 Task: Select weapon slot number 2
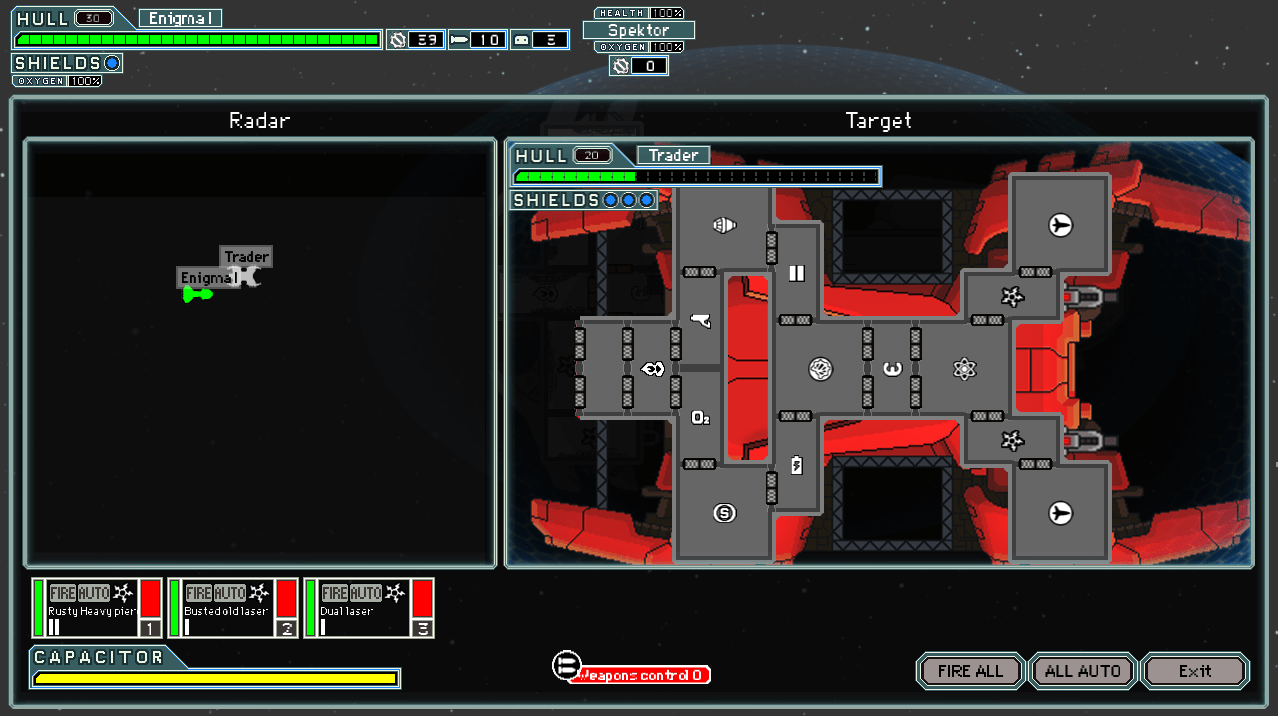click(x=286, y=629)
